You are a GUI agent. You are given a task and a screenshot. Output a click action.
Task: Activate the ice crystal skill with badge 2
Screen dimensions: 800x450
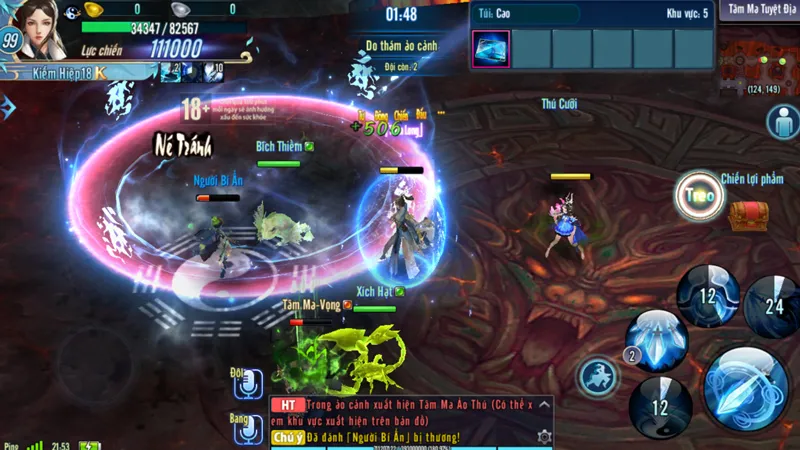tap(657, 337)
